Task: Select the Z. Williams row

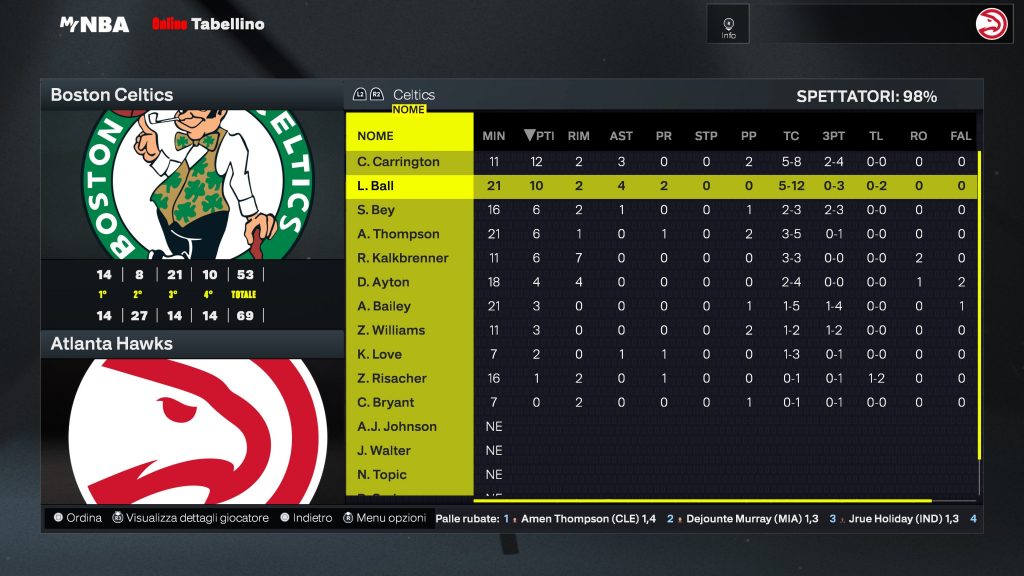Action: (x=391, y=330)
